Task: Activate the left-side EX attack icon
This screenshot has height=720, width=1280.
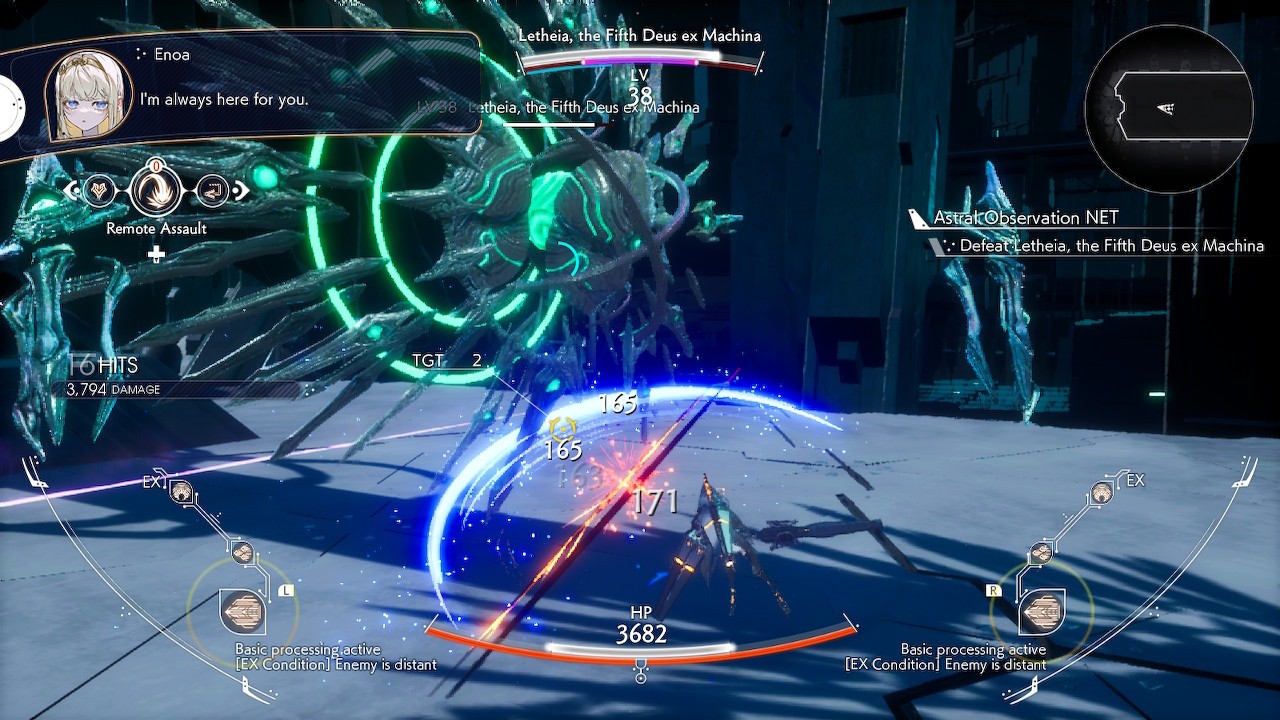Action: point(182,491)
